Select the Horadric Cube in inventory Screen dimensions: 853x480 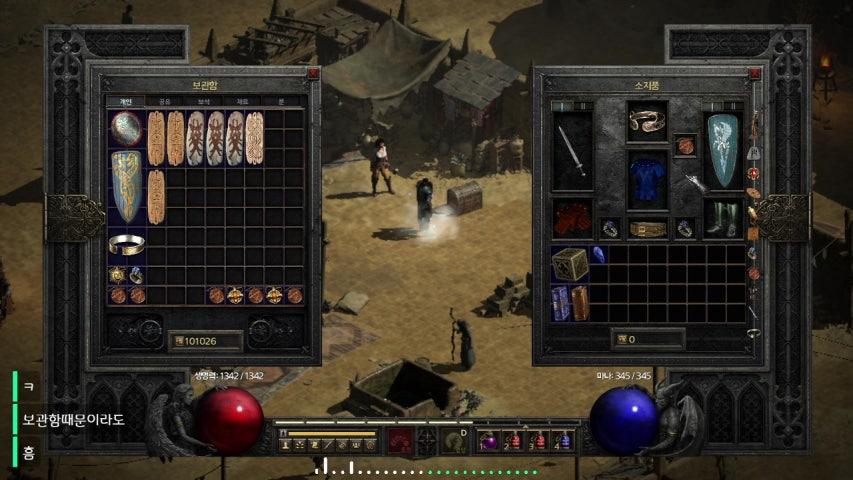pyautogui.click(x=569, y=264)
